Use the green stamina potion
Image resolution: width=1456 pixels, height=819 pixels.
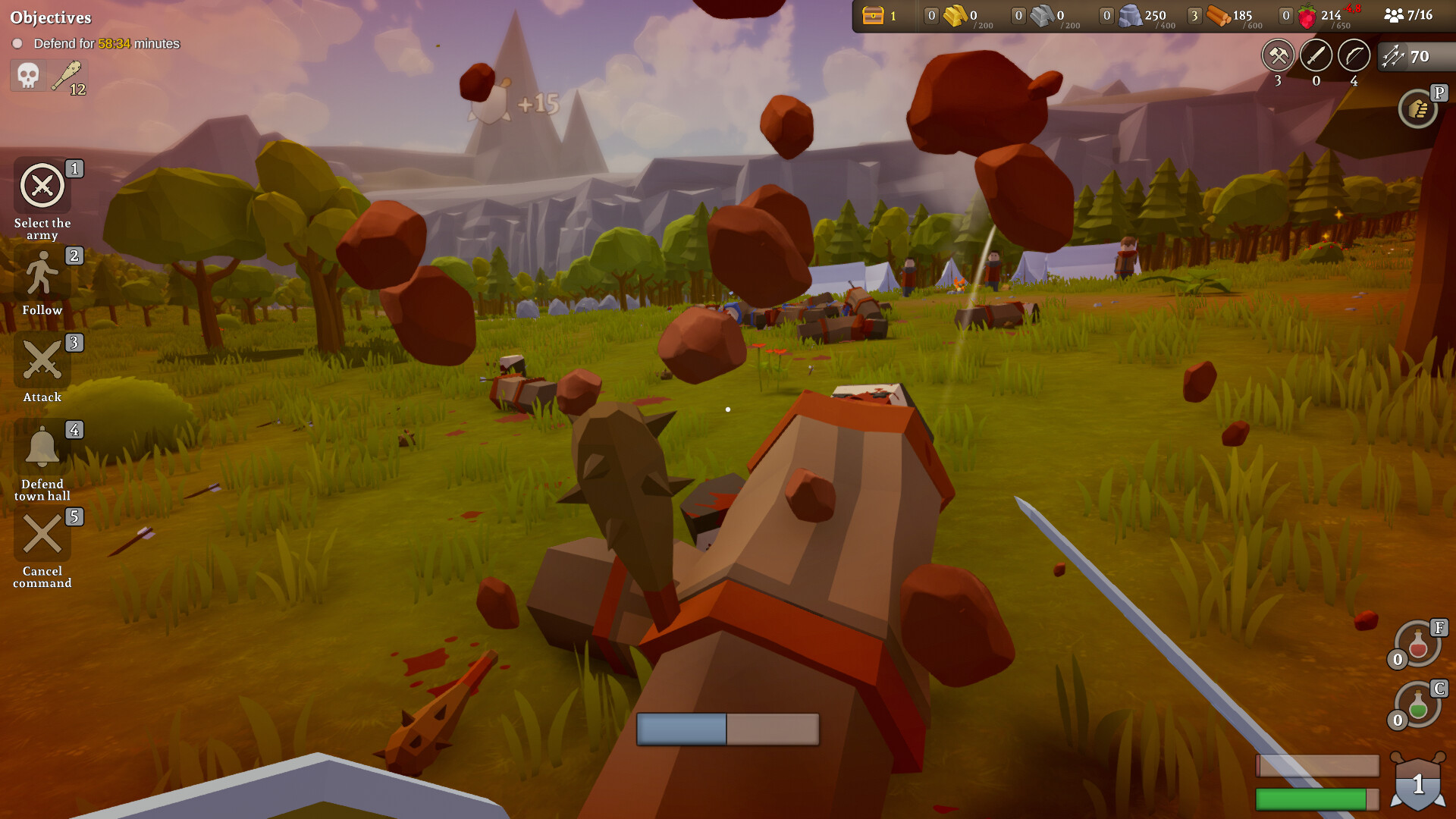[x=1418, y=706]
